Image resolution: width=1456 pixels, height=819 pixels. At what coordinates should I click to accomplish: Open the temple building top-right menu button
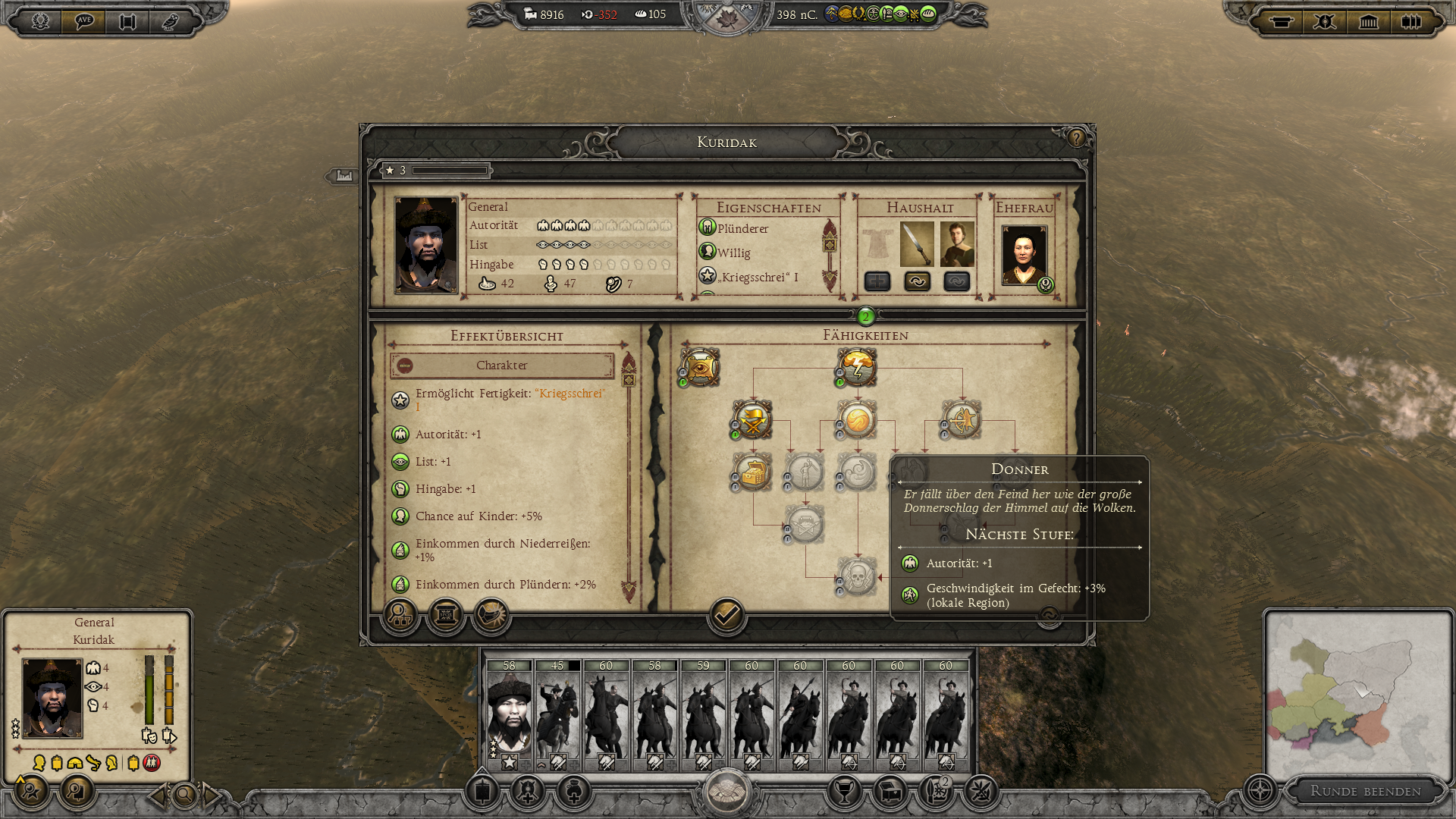coord(1368,21)
